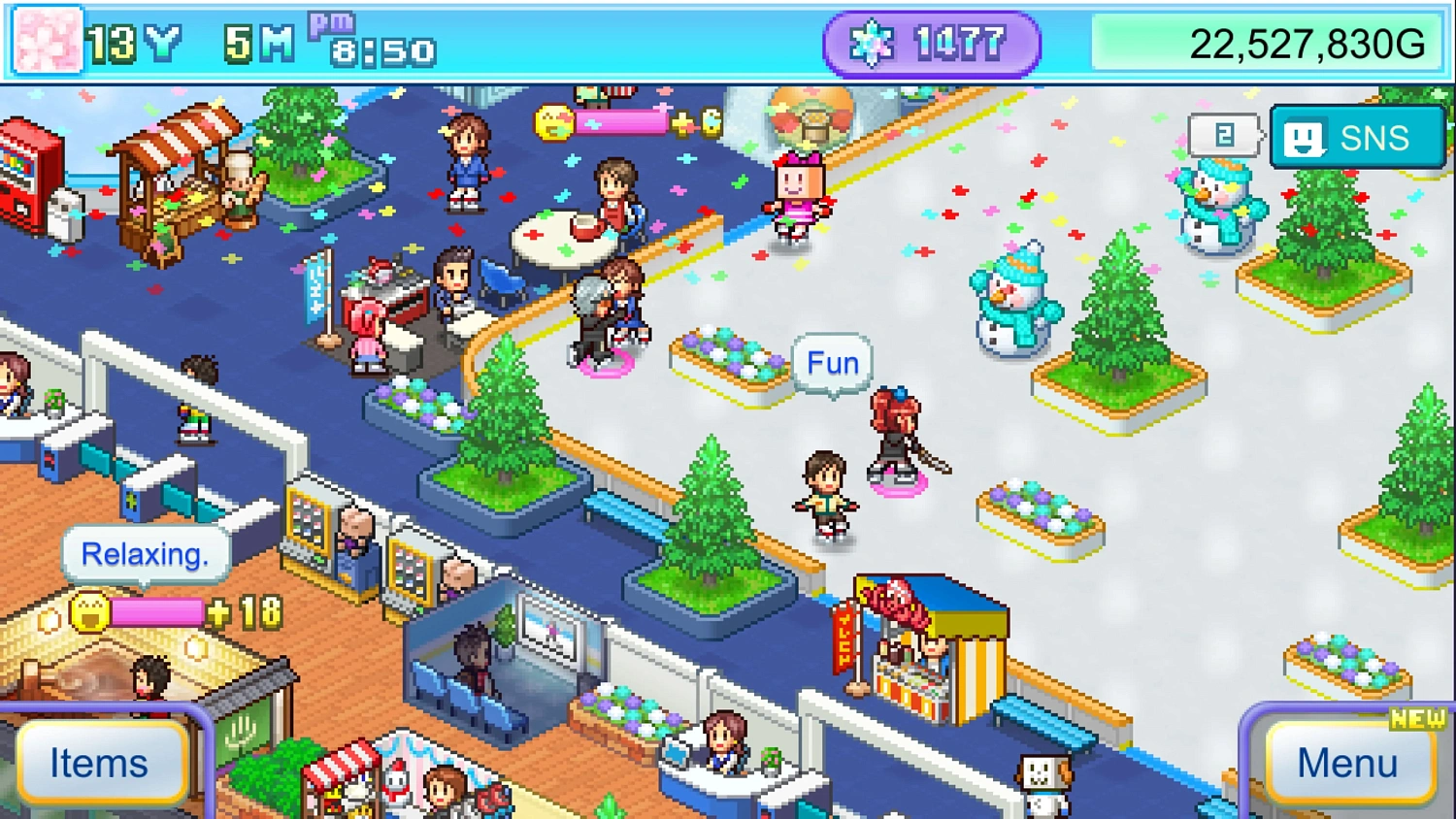The height and width of the screenshot is (819, 1456).
Task: Click the calendar showing 13Y 5M
Action: [x=184, y=41]
